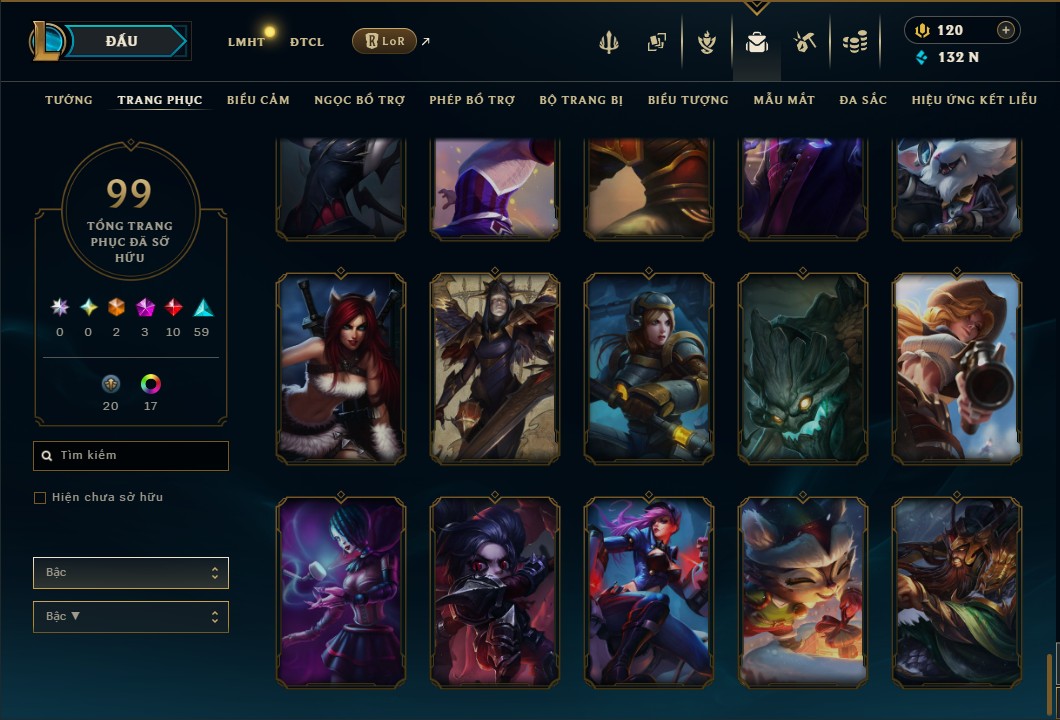Open the Bậc dropdown with the down-arrow mark

point(131,616)
